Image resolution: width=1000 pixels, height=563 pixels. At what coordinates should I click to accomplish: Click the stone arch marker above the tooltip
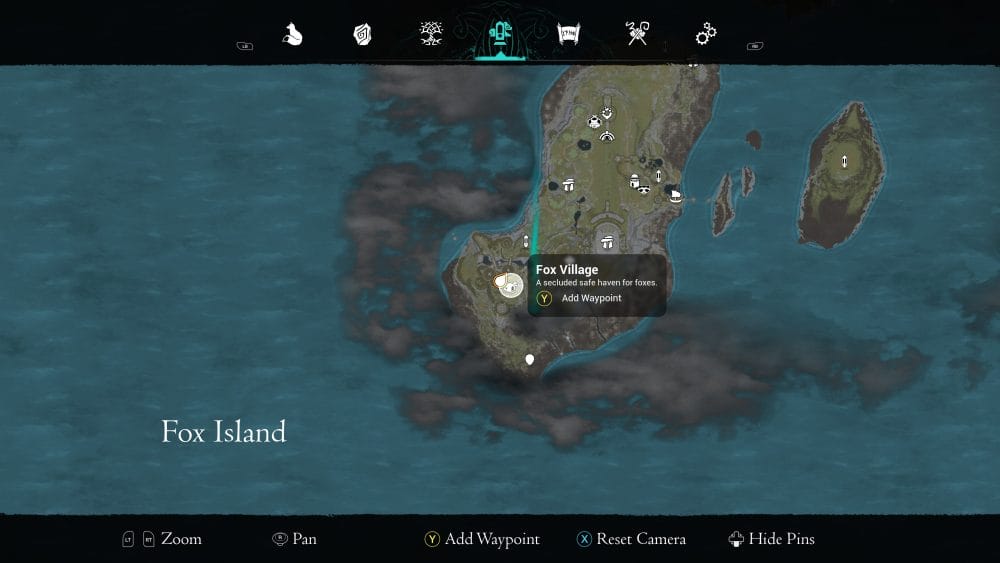point(606,240)
